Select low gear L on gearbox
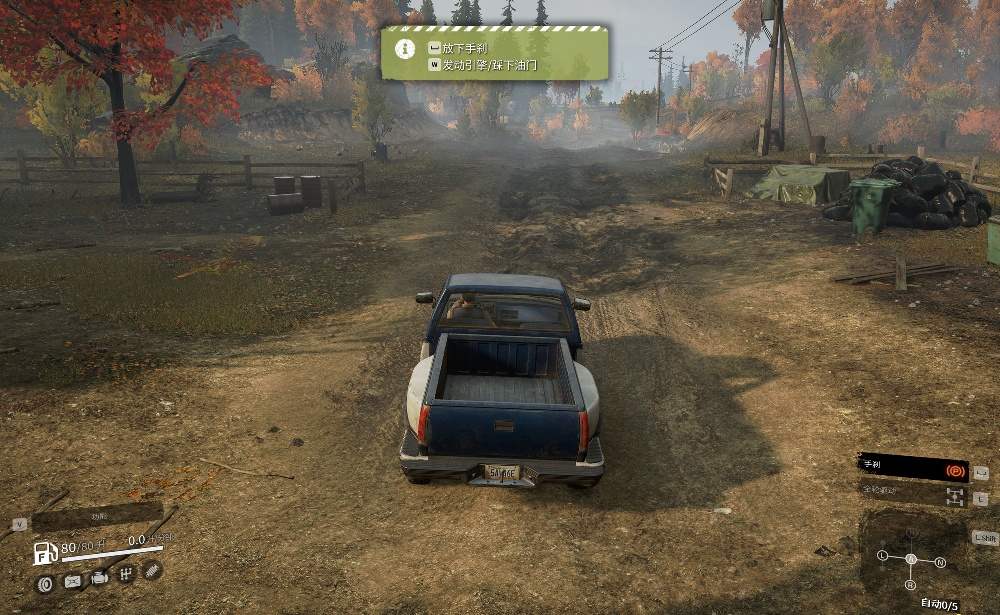The width and height of the screenshot is (1000, 615). coord(882,555)
